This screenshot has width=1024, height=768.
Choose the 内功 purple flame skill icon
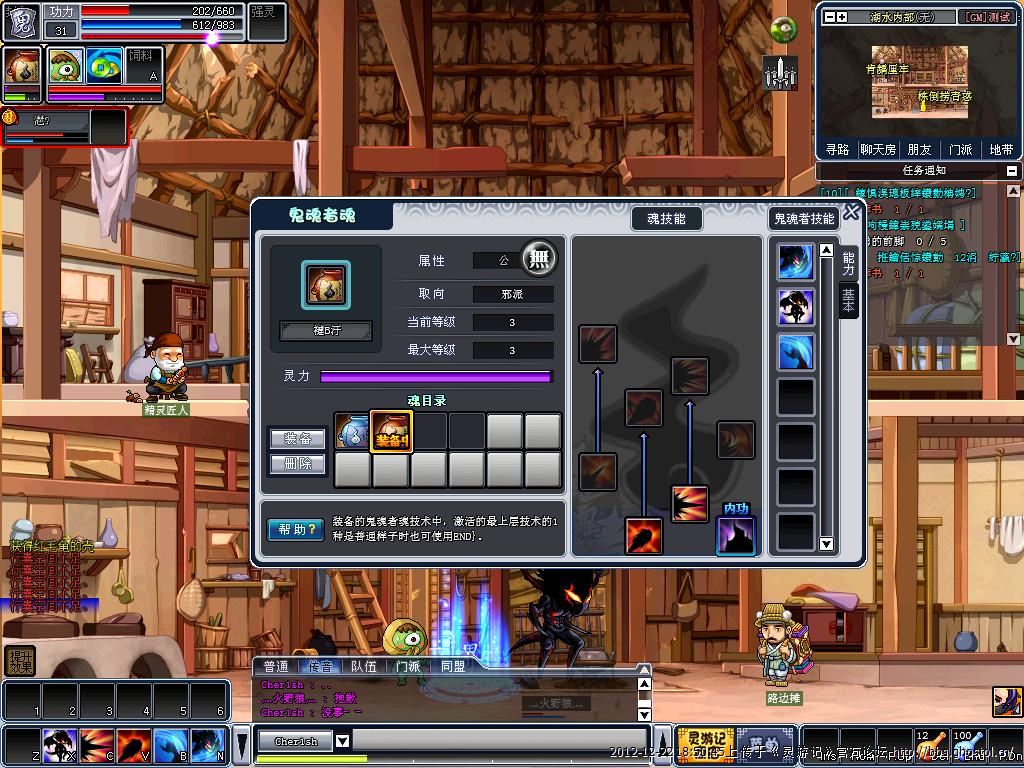coord(736,535)
